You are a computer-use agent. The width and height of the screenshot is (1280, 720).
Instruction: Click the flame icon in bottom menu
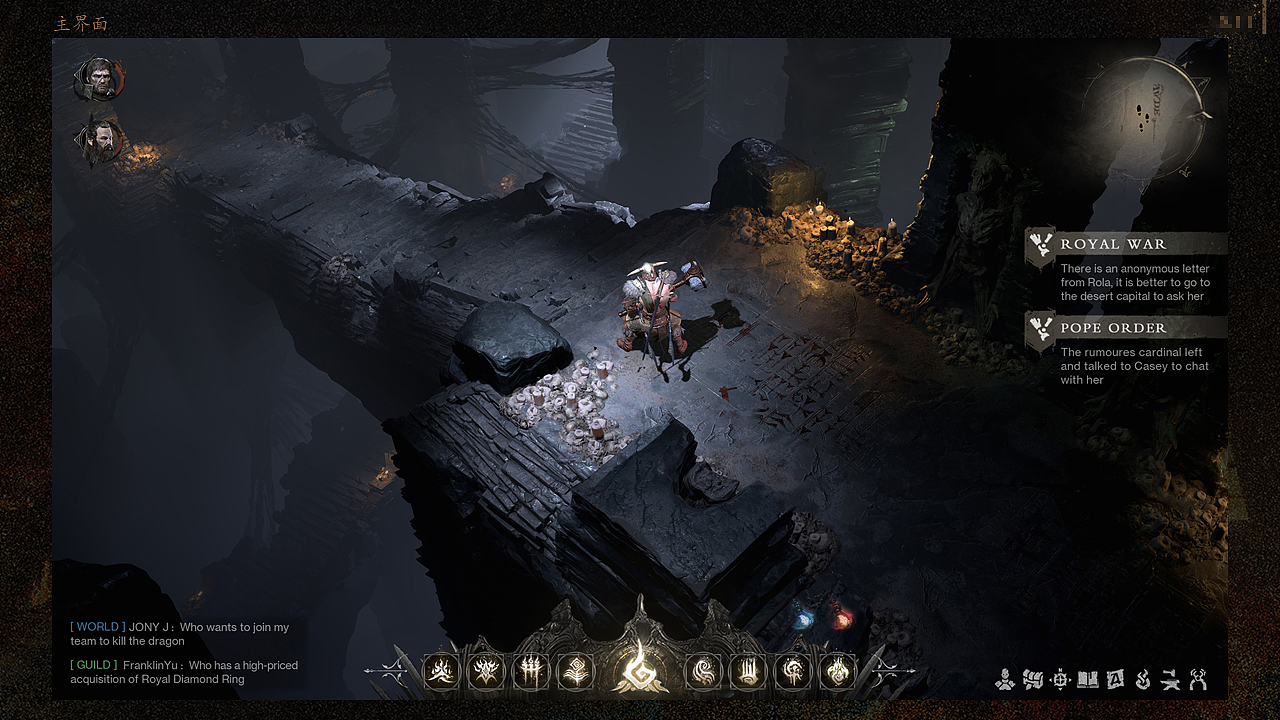pos(1143,680)
